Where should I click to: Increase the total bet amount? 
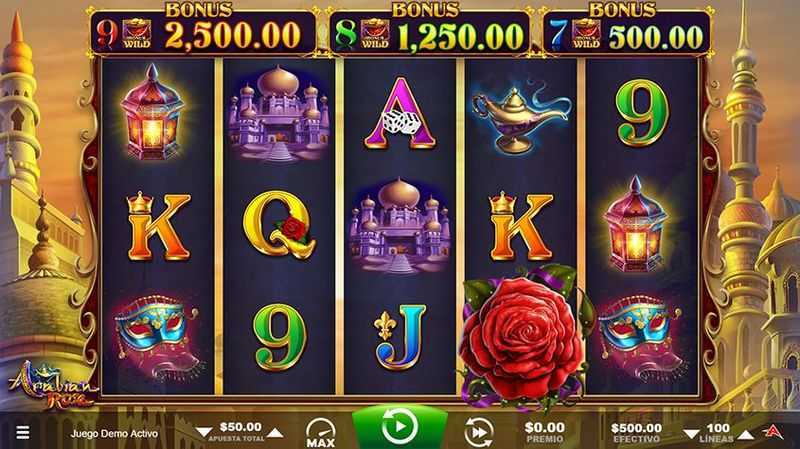pos(275,432)
